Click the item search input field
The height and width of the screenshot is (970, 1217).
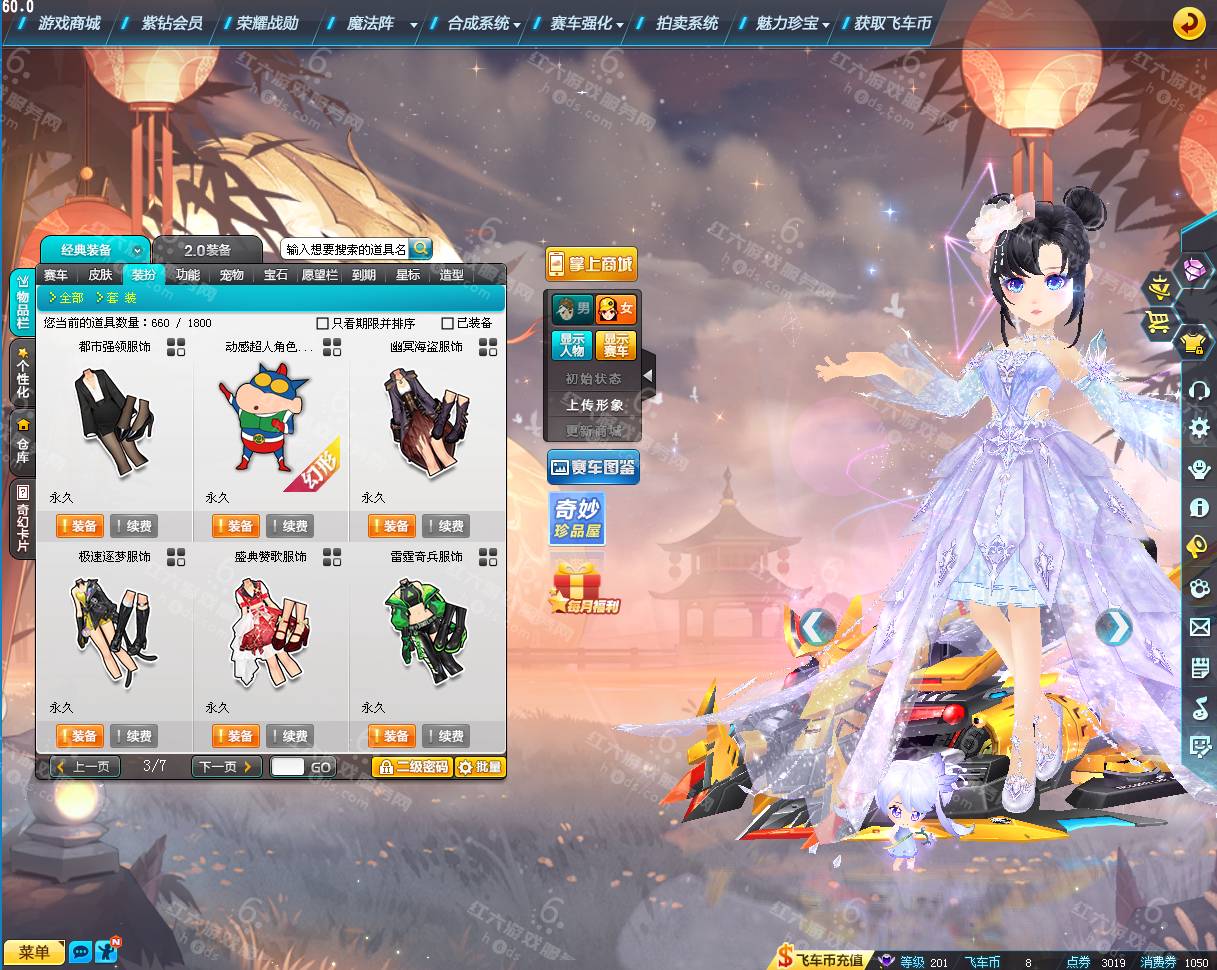(345, 249)
